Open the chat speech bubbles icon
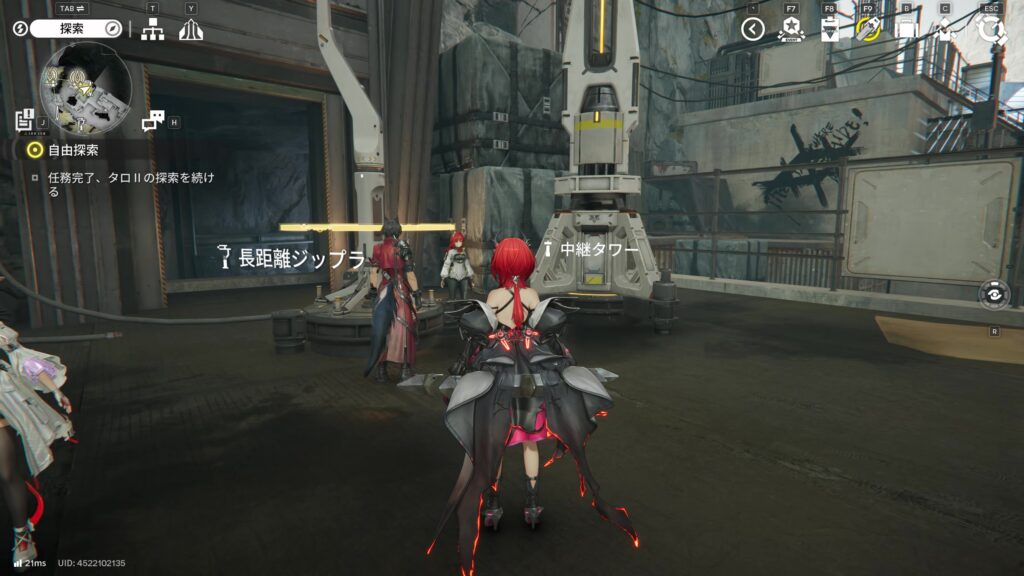1024x576 pixels. (153, 122)
